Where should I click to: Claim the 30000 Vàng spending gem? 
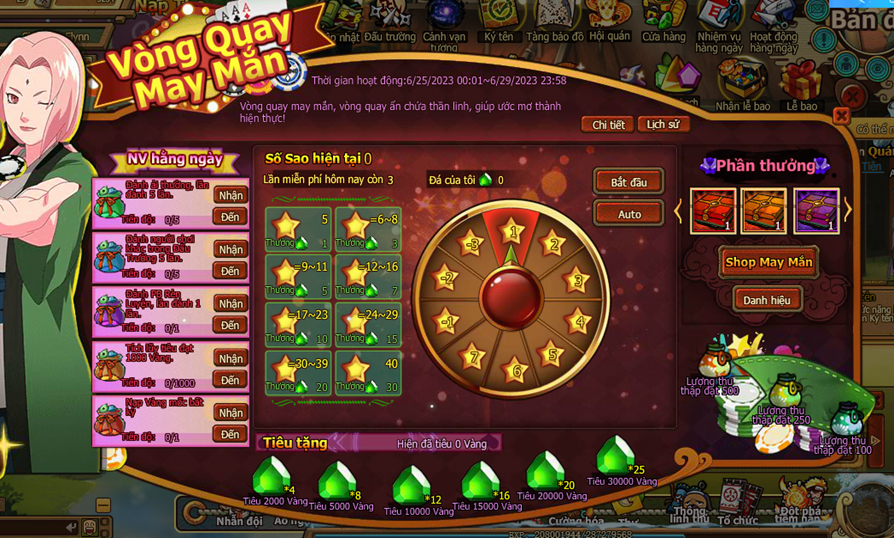click(x=617, y=460)
